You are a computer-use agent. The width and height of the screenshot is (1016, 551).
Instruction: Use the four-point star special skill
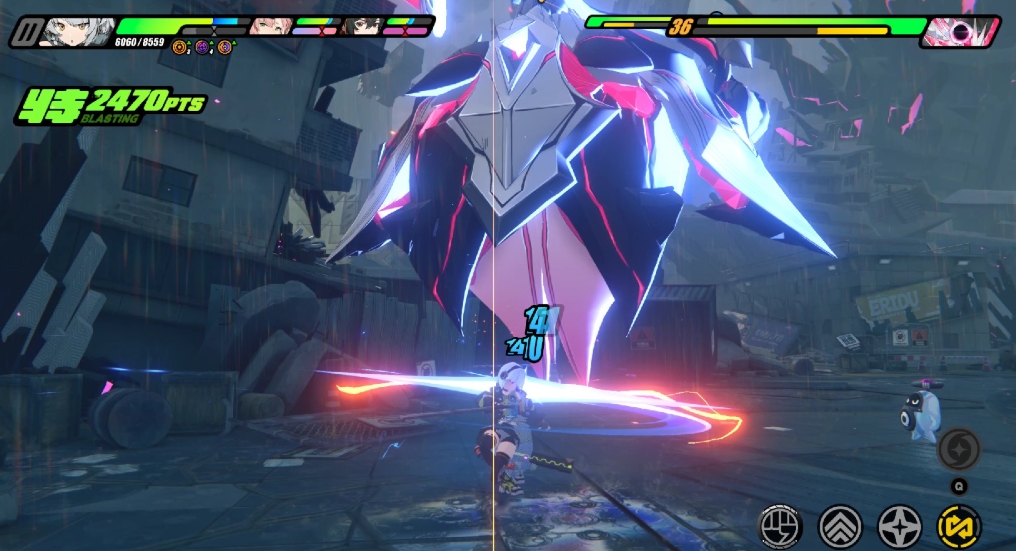[899, 524]
